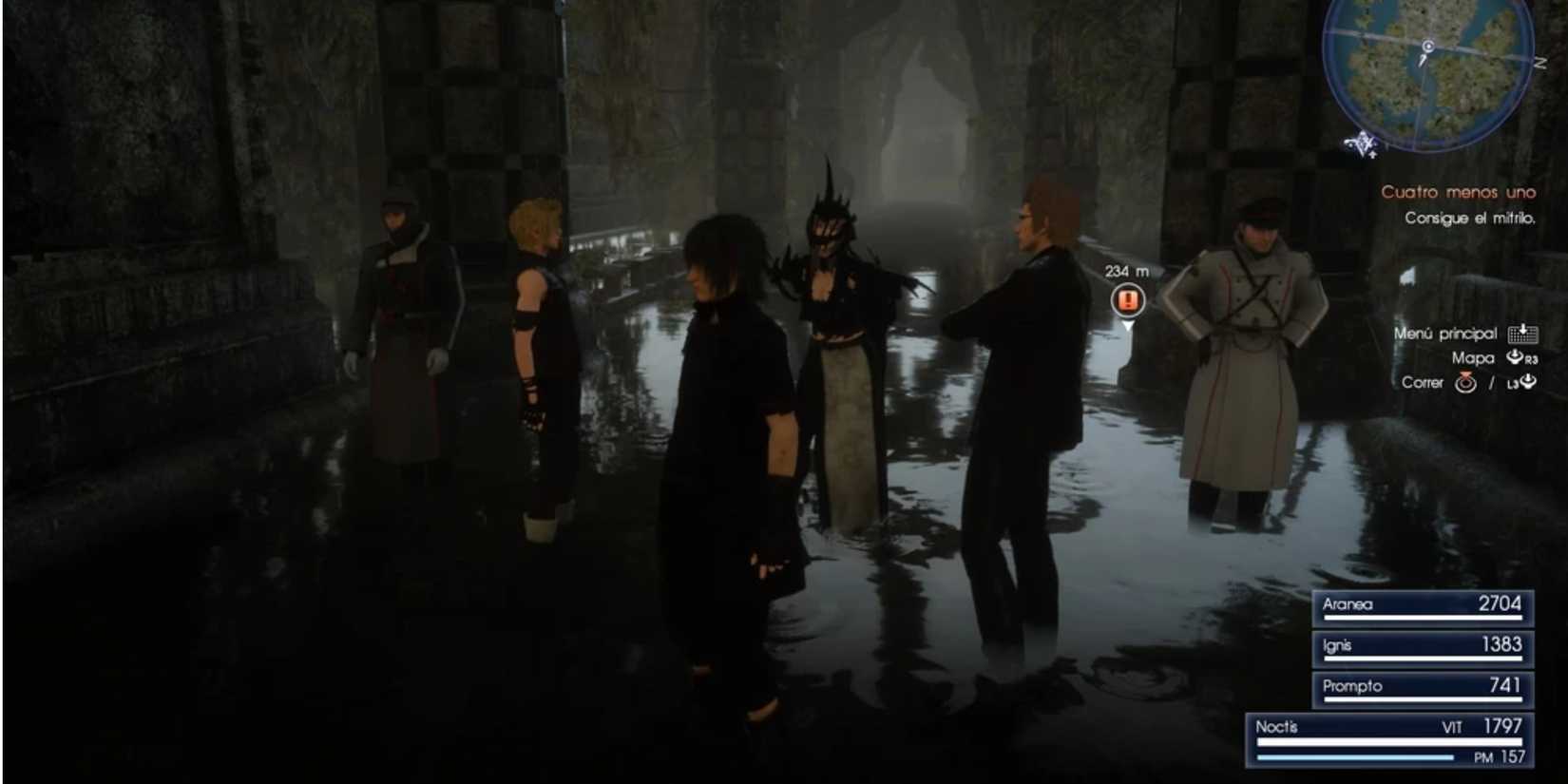Expand the 234 m distance label
1568x784 pixels.
(1125, 269)
